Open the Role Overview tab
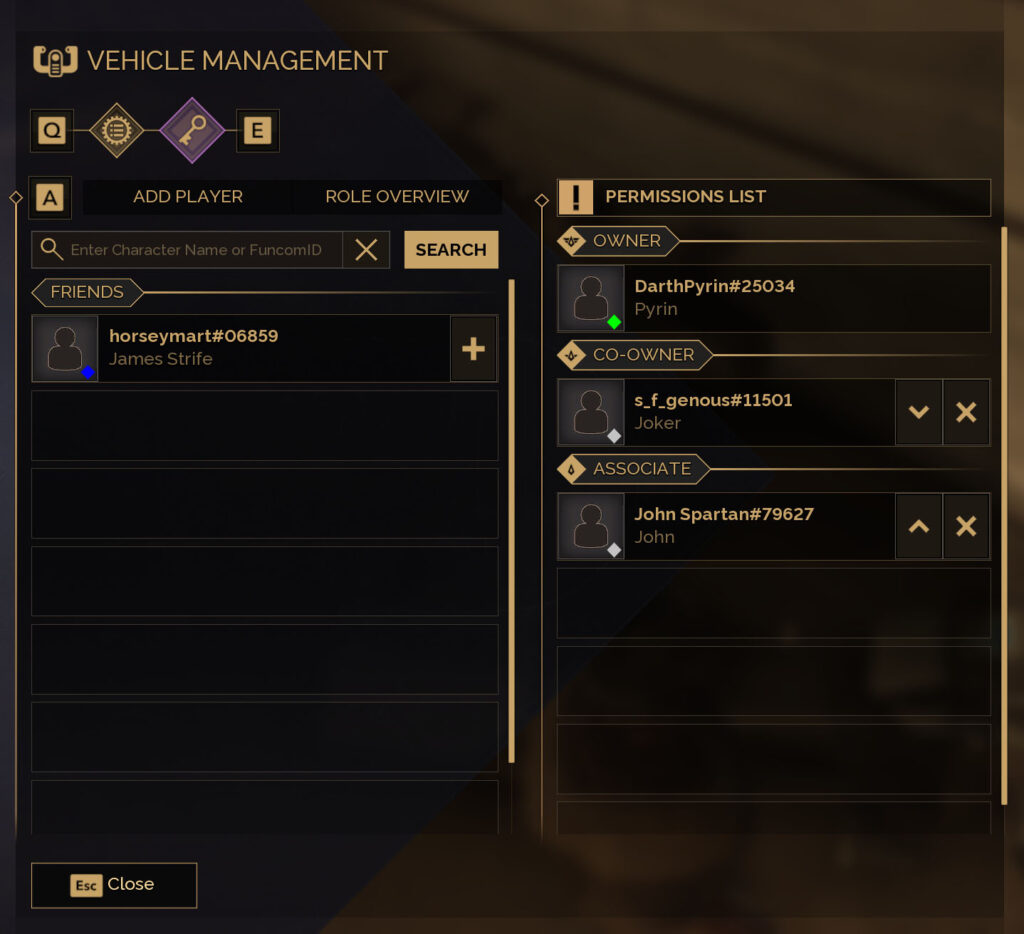Image resolution: width=1024 pixels, height=934 pixels. pos(396,197)
